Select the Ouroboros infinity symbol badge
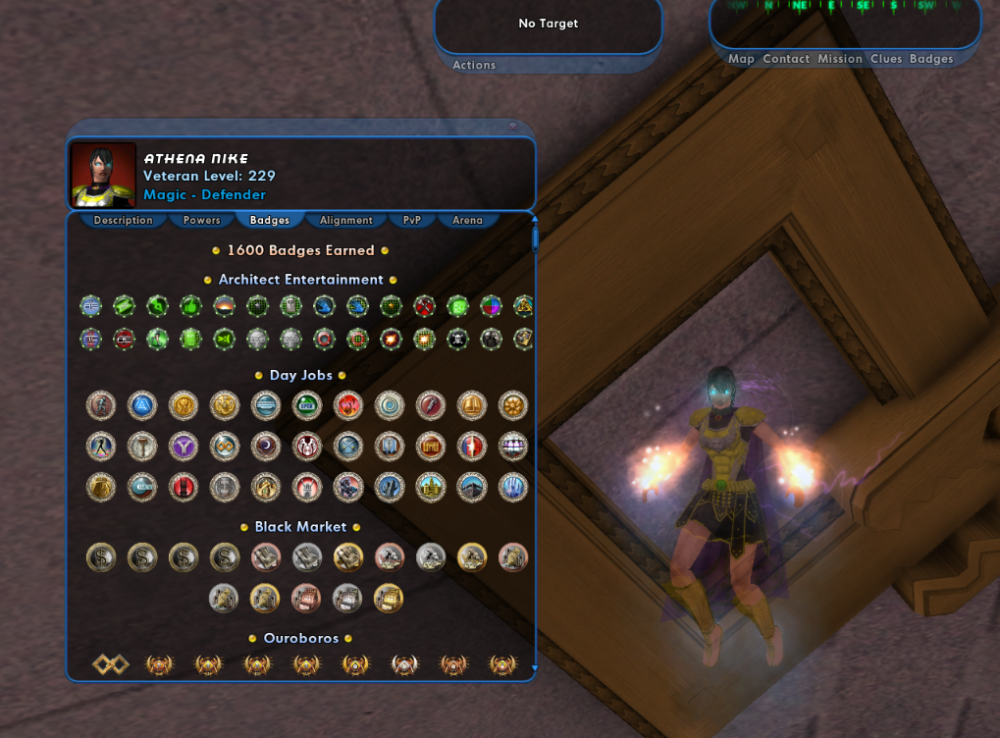 tap(109, 664)
